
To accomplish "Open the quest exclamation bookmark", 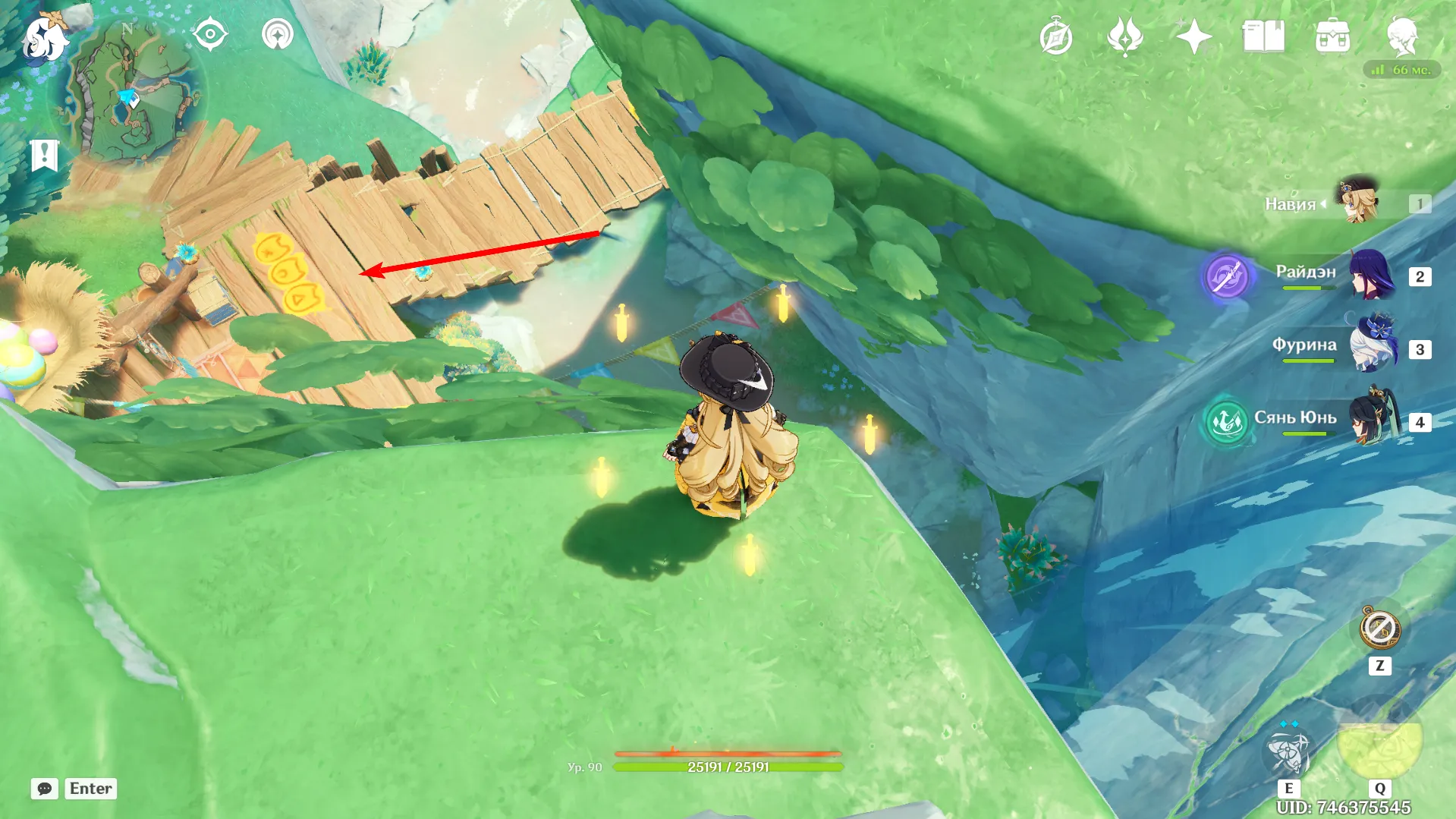I will click(x=45, y=156).
